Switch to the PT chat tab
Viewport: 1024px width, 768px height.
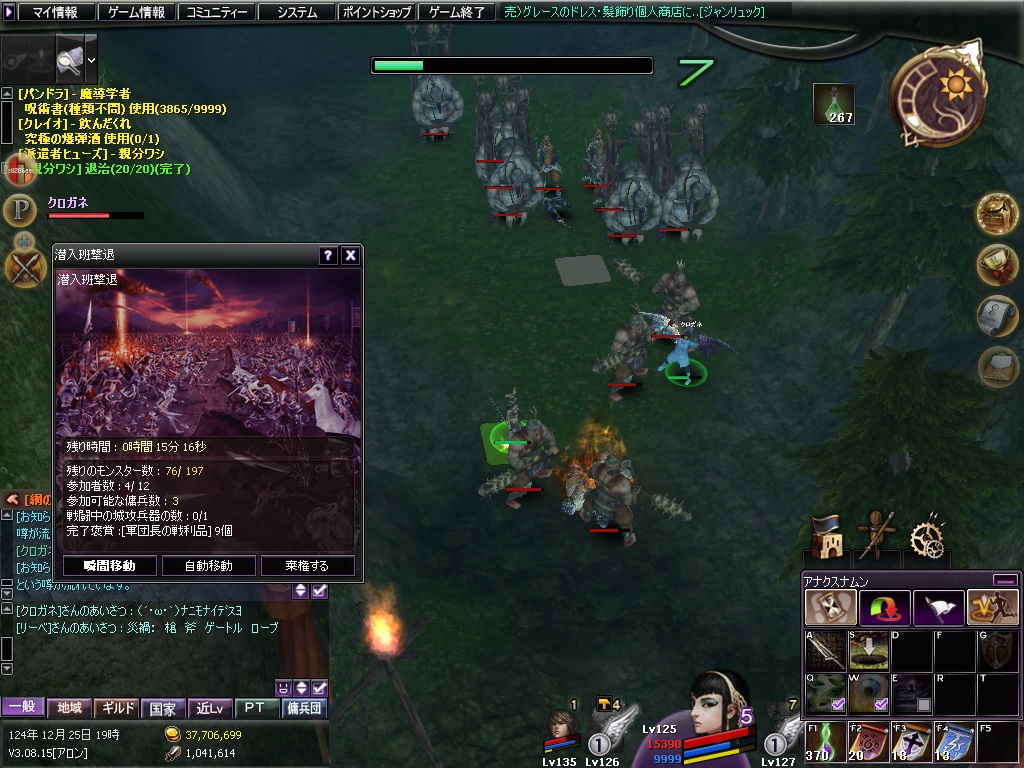tap(255, 708)
